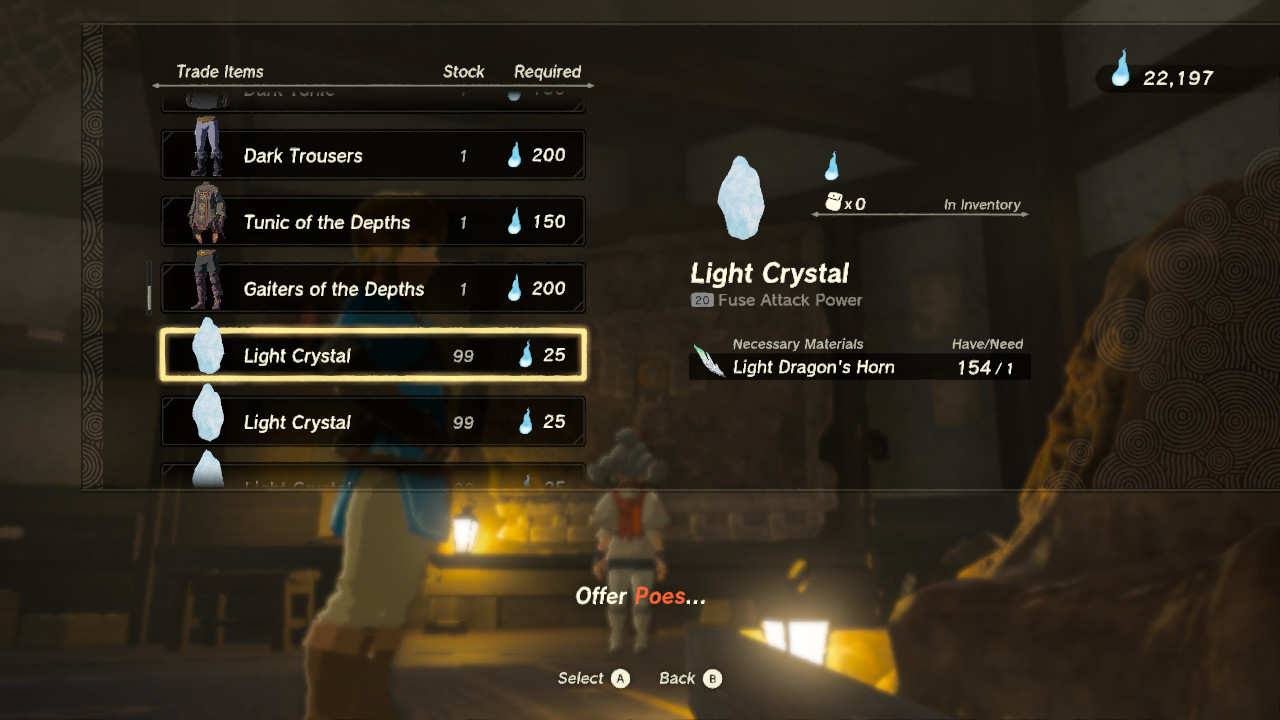The height and width of the screenshot is (720, 1280).
Task: Click the Trade Items column header
Action: 220,71
